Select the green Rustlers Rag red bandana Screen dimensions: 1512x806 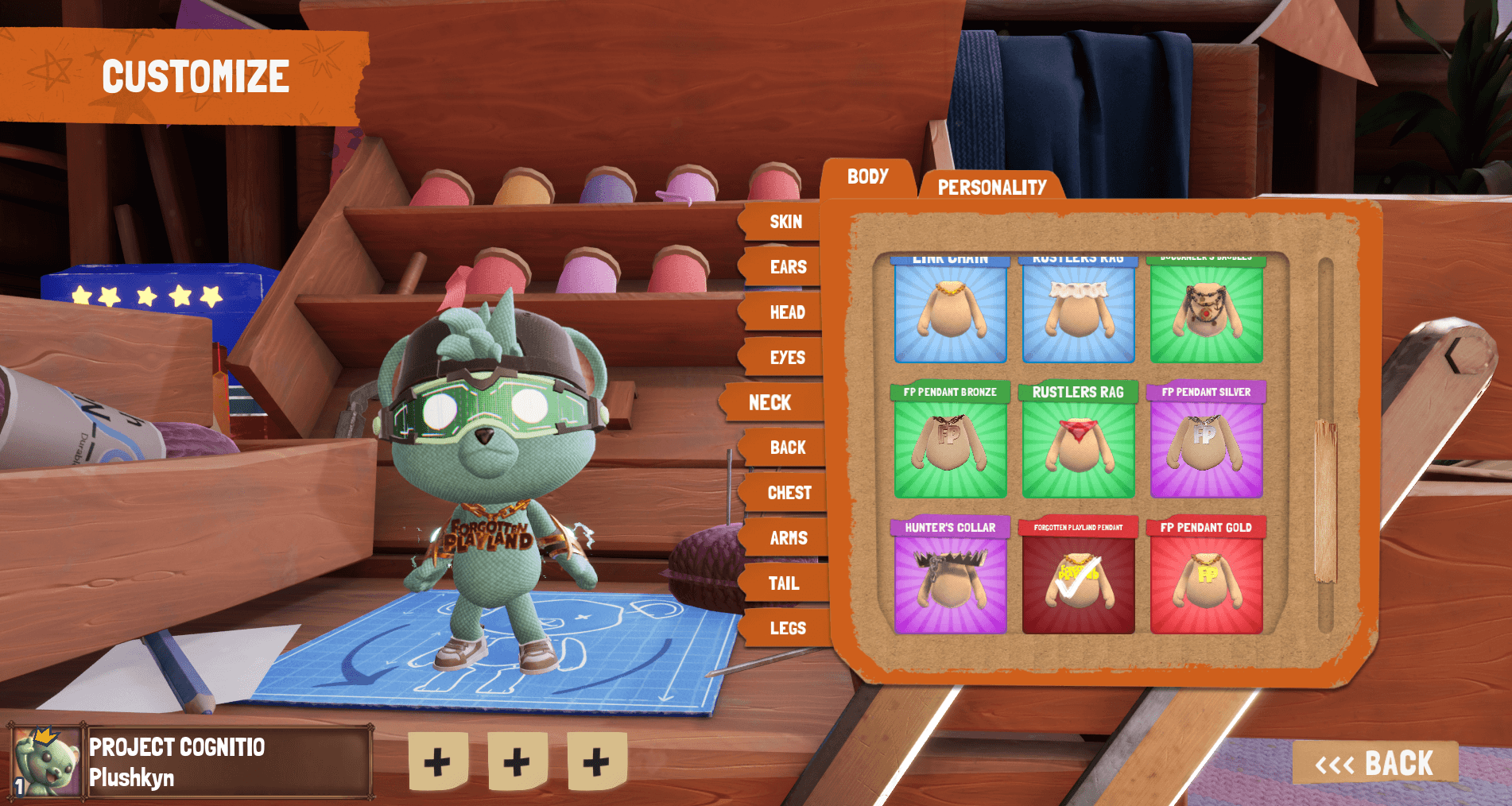tap(1078, 441)
